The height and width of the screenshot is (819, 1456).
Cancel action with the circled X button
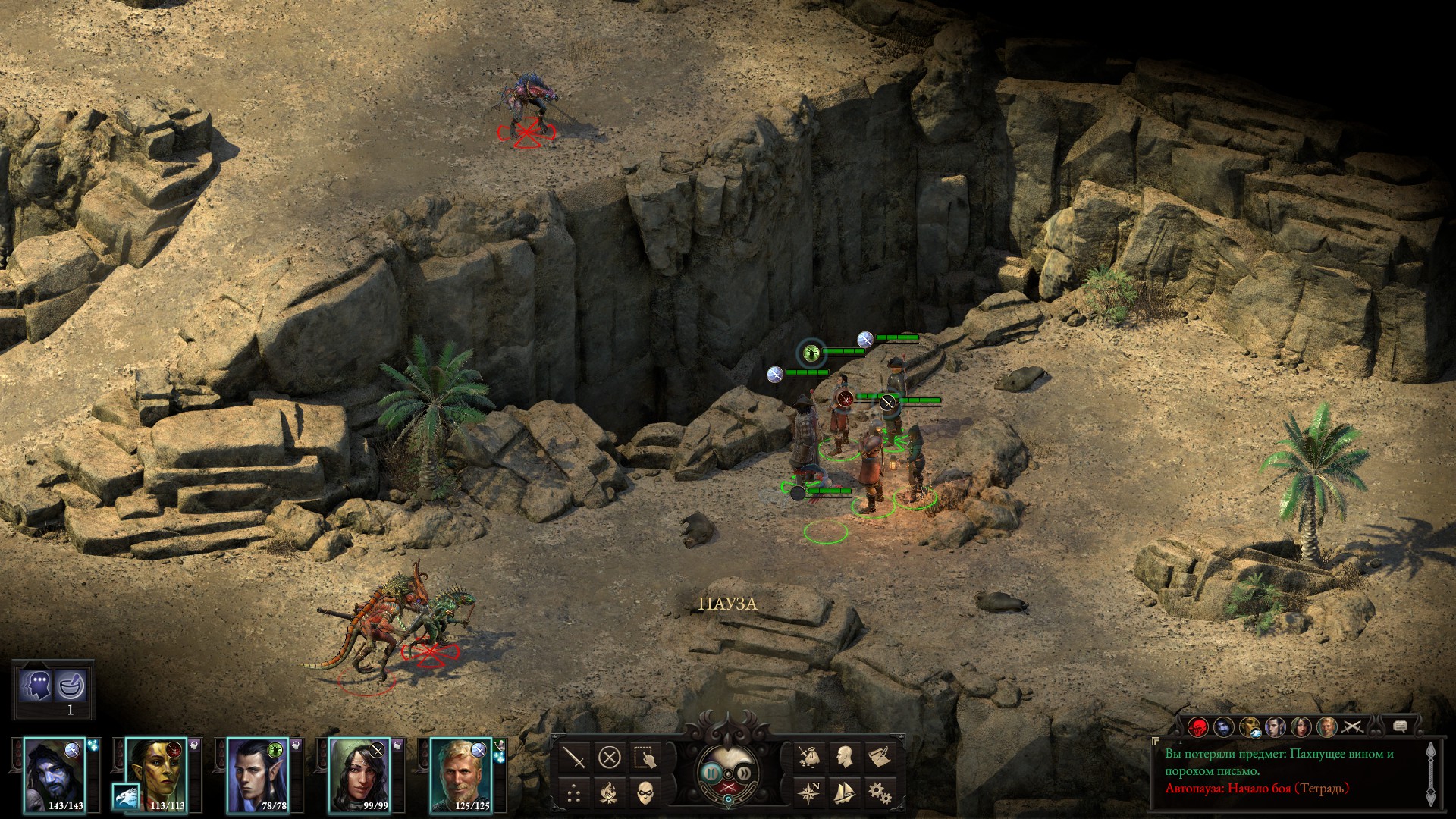coord(610,758)
